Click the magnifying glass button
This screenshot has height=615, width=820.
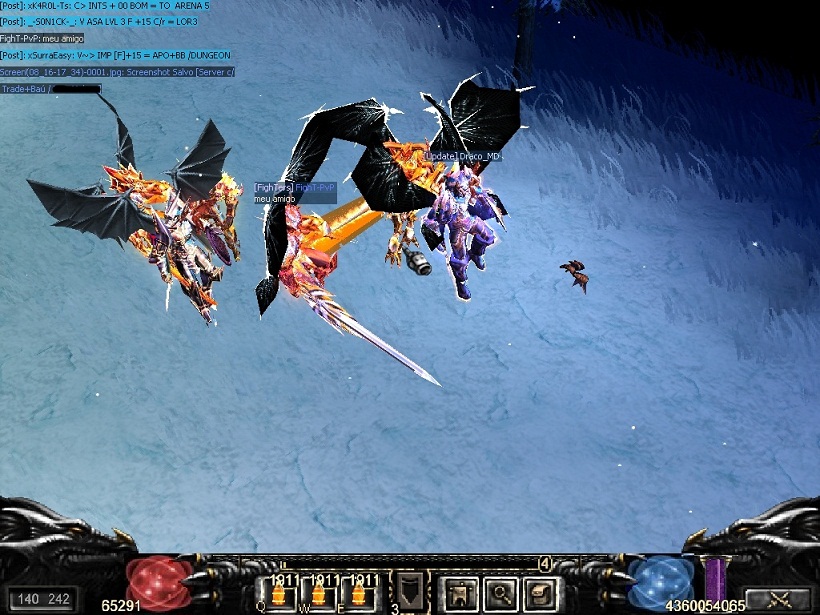[x=501, y=595]
